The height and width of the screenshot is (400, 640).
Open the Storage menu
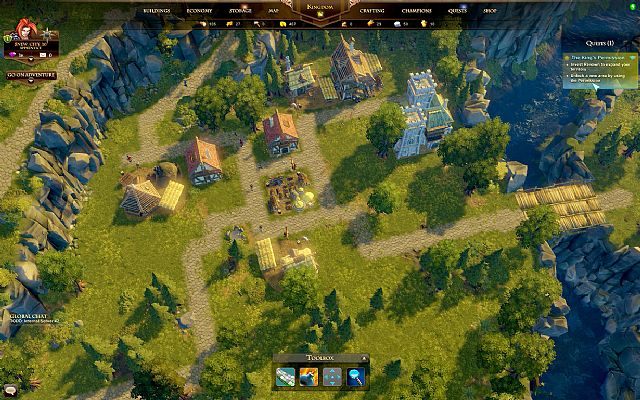(x=240, y=9)
